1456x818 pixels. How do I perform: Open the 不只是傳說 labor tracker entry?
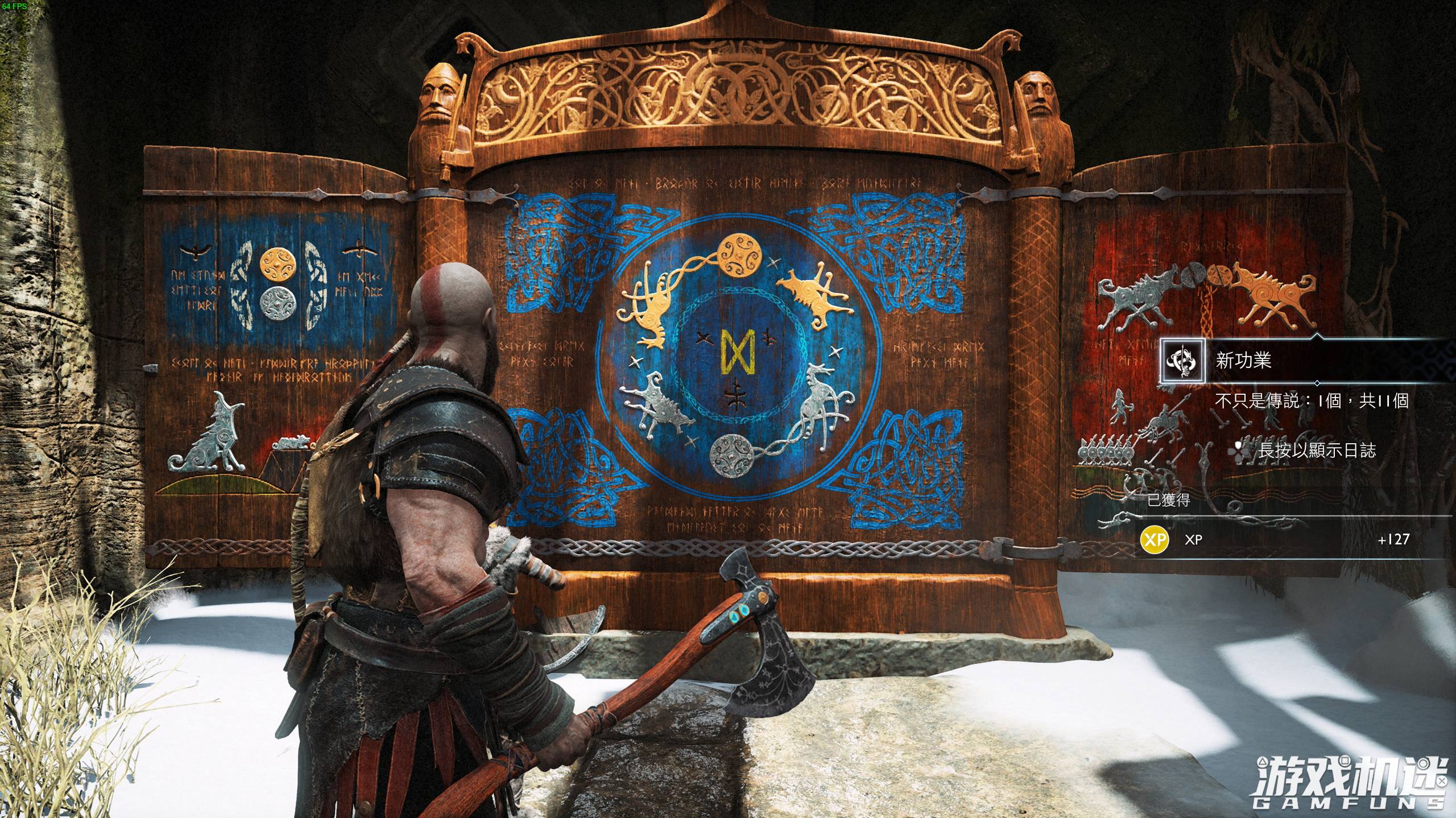pyautogui.click(x=1311, y=401)
